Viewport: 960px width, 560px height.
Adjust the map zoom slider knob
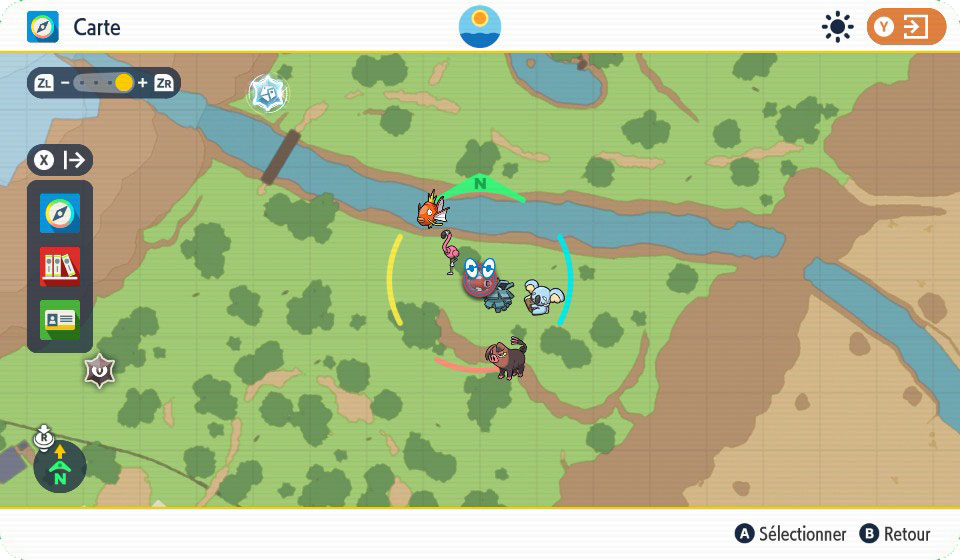[123, 83]
